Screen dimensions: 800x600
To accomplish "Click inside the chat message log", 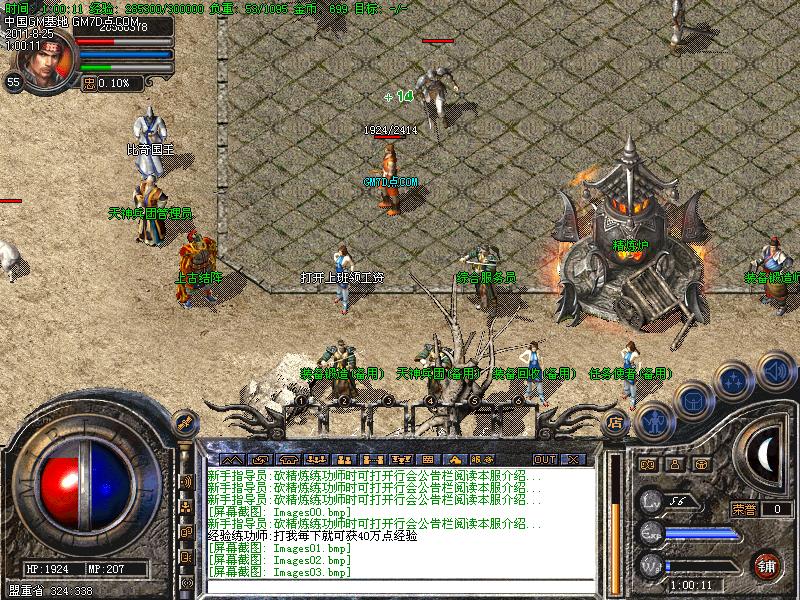I will 400,520.
